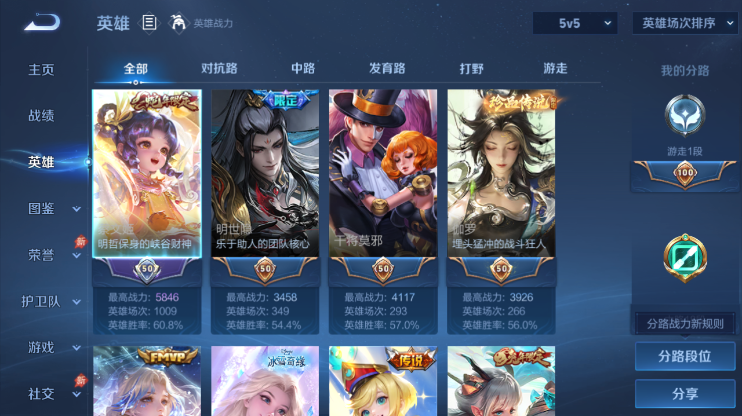Open the 英雄场次排序 sorting dropdown
Viewport: 742px width, 416px height.
(x=685, y=23)
